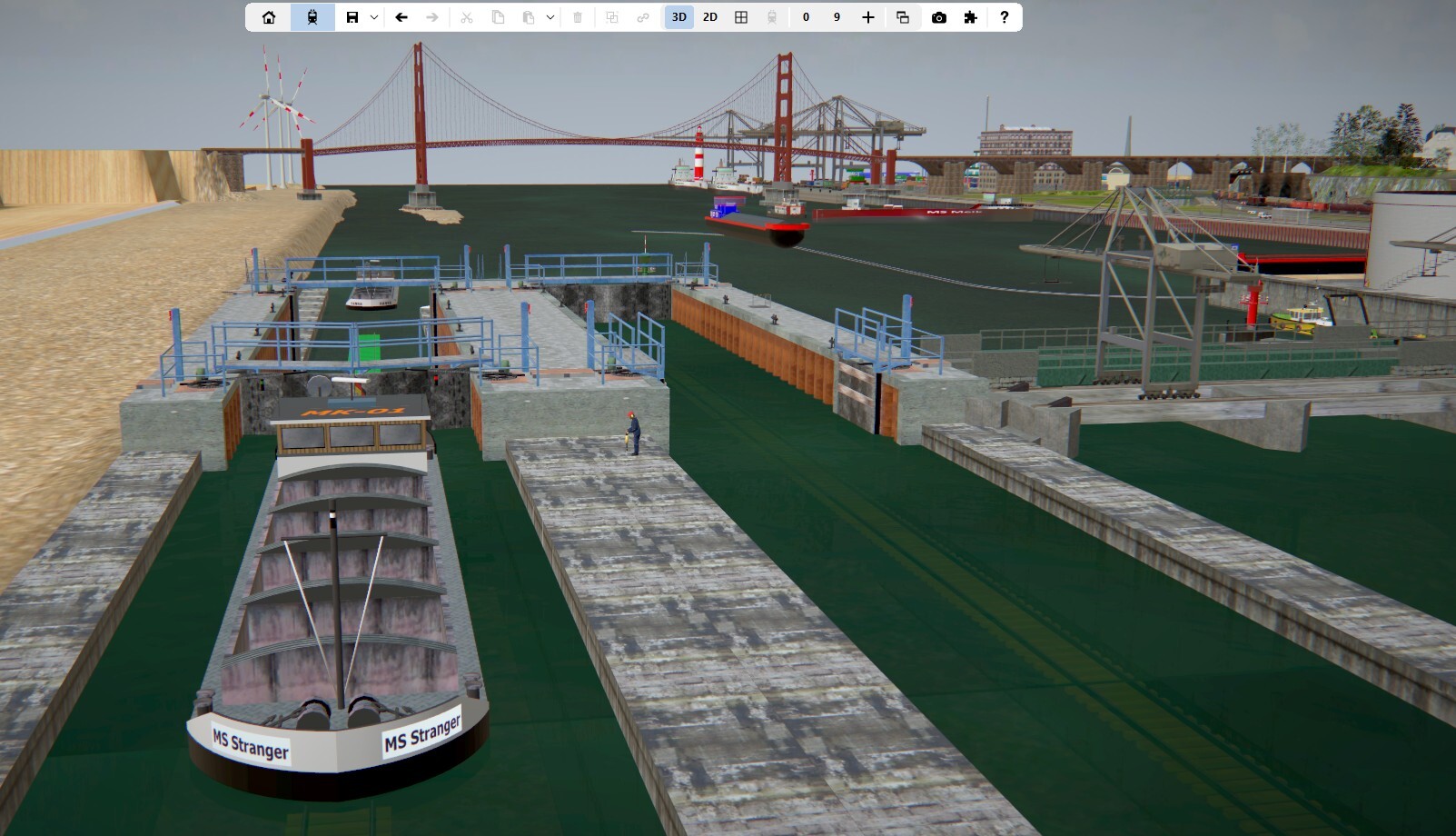The height and width of the screenshot is (836, 1456).
Task: Open the puzzle piece plugins button
Action: coord(970,17)
